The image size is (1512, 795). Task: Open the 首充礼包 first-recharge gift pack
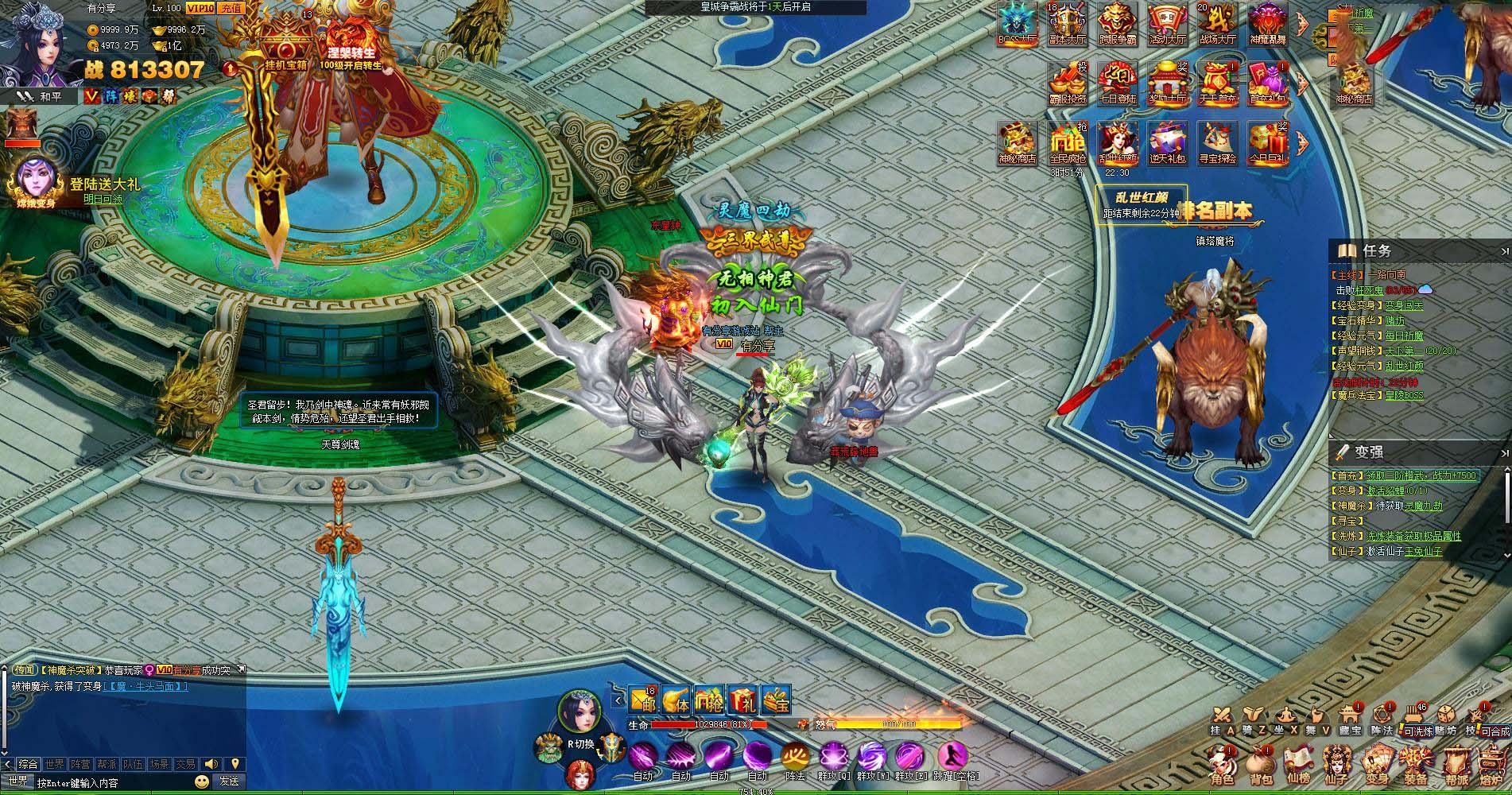(1266, 83)
